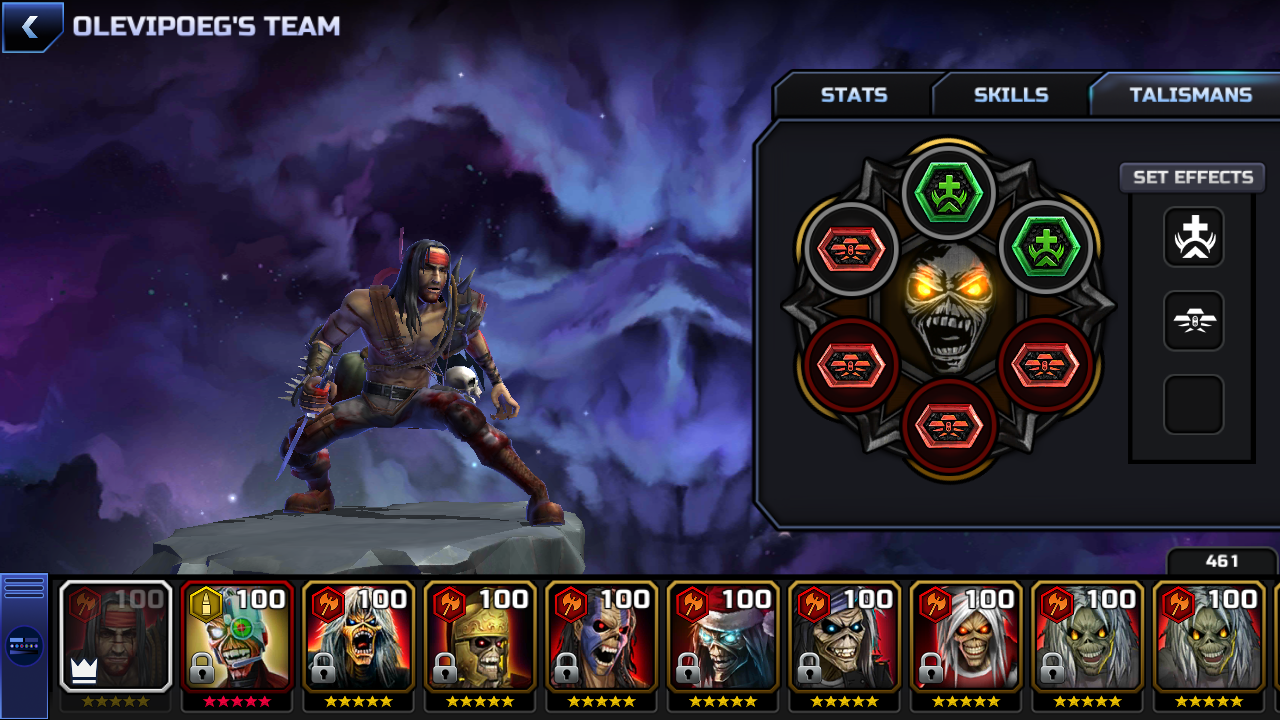Select the crowned long-haired warrior portrait
The width and height of the screenshot is (1280, 720).
[116, 637]
